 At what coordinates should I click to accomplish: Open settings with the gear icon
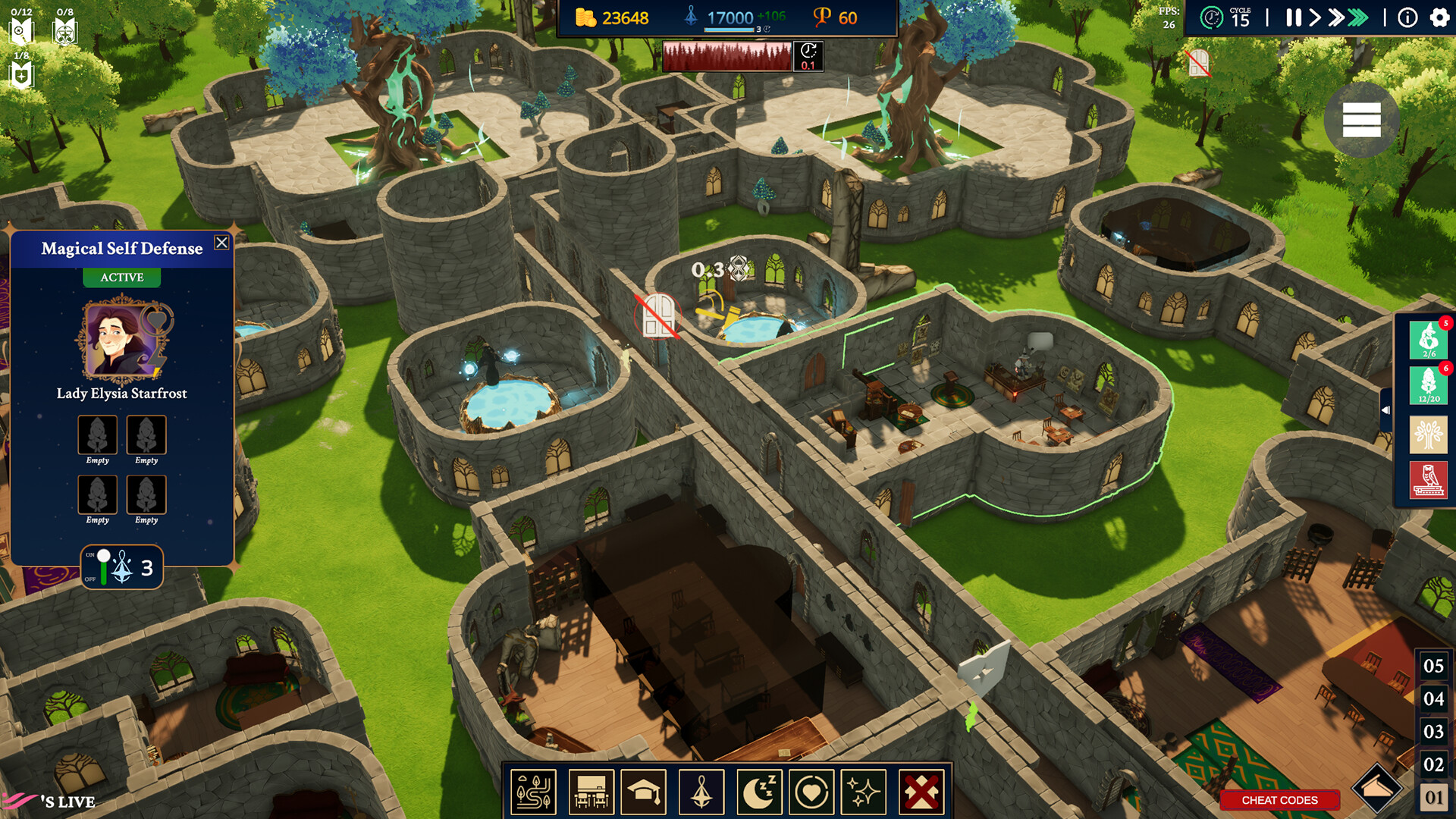point(1439,17)
